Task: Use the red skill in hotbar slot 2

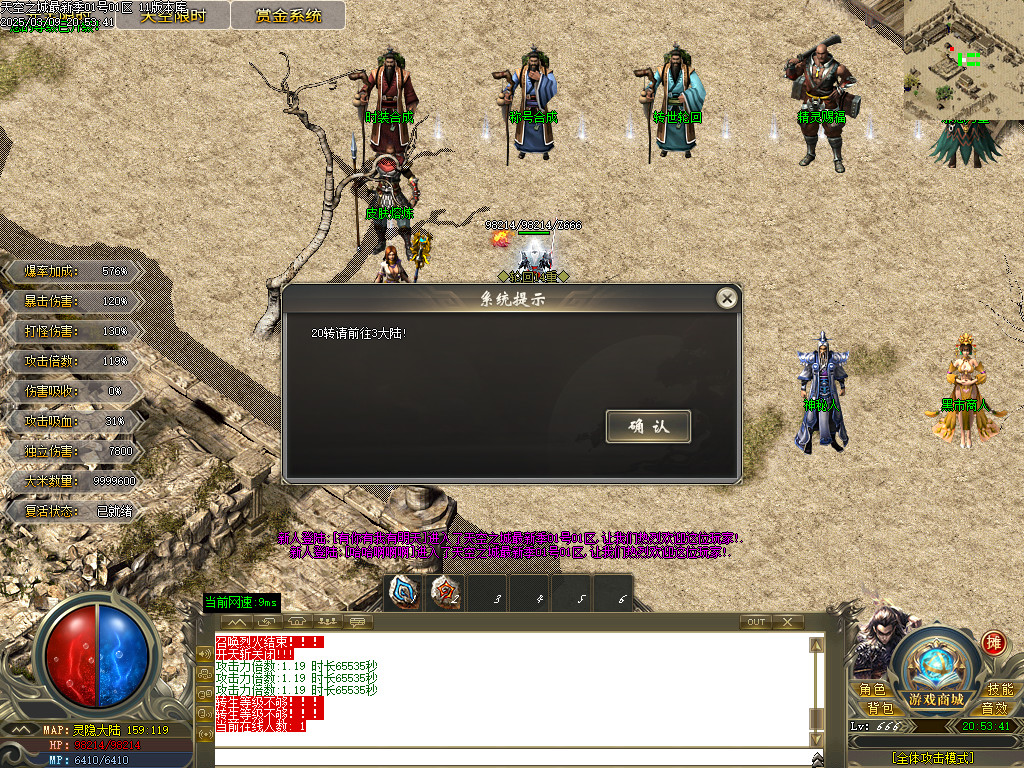Action: (x=446, y=593)
